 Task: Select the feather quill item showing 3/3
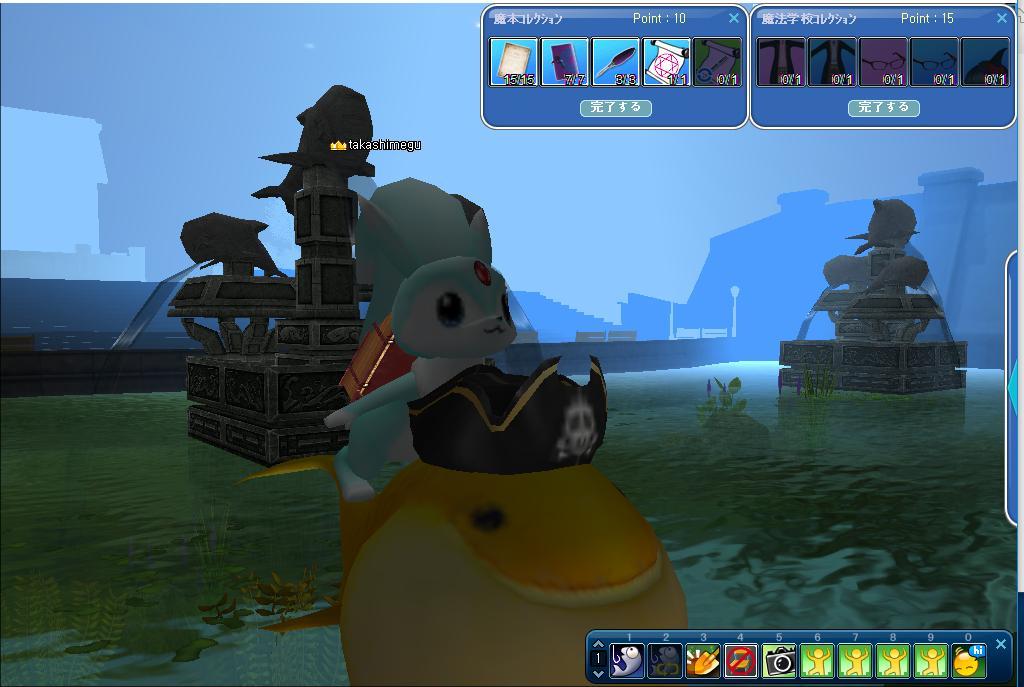(616, 62)
